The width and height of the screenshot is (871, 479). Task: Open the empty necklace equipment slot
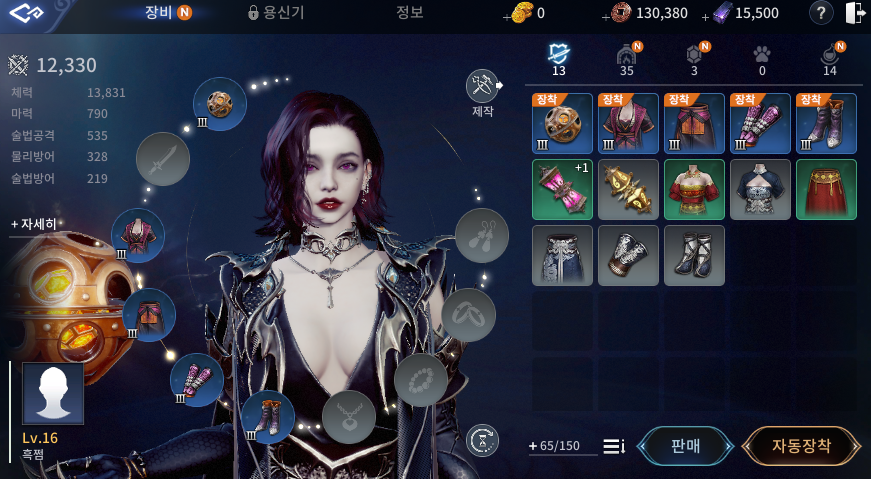pyautogui.click(x=348, y=416)
